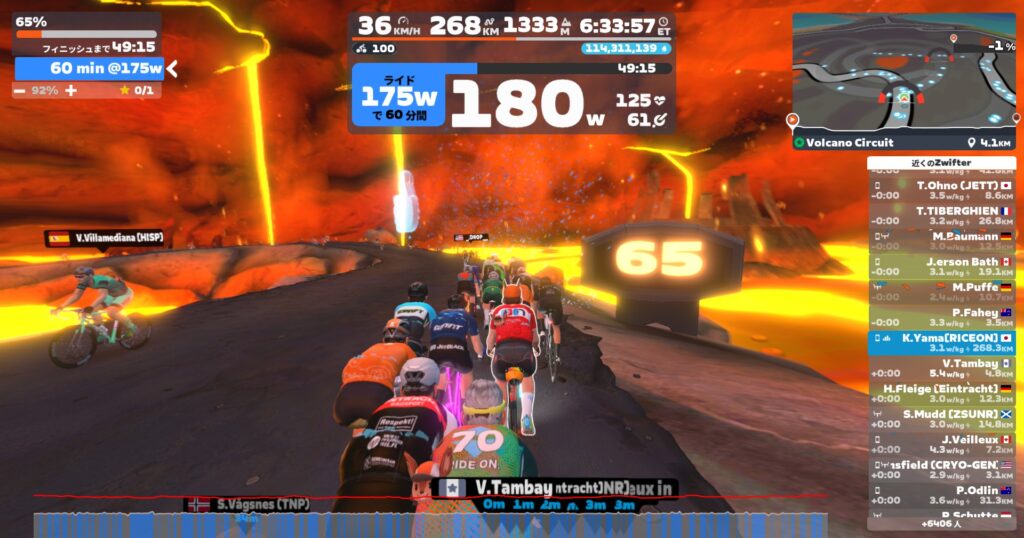The width and height of the screenshot is (1024, 538).
Task: Select H.Fleige (Eintracht) rider row
Action: pos(941,393)
